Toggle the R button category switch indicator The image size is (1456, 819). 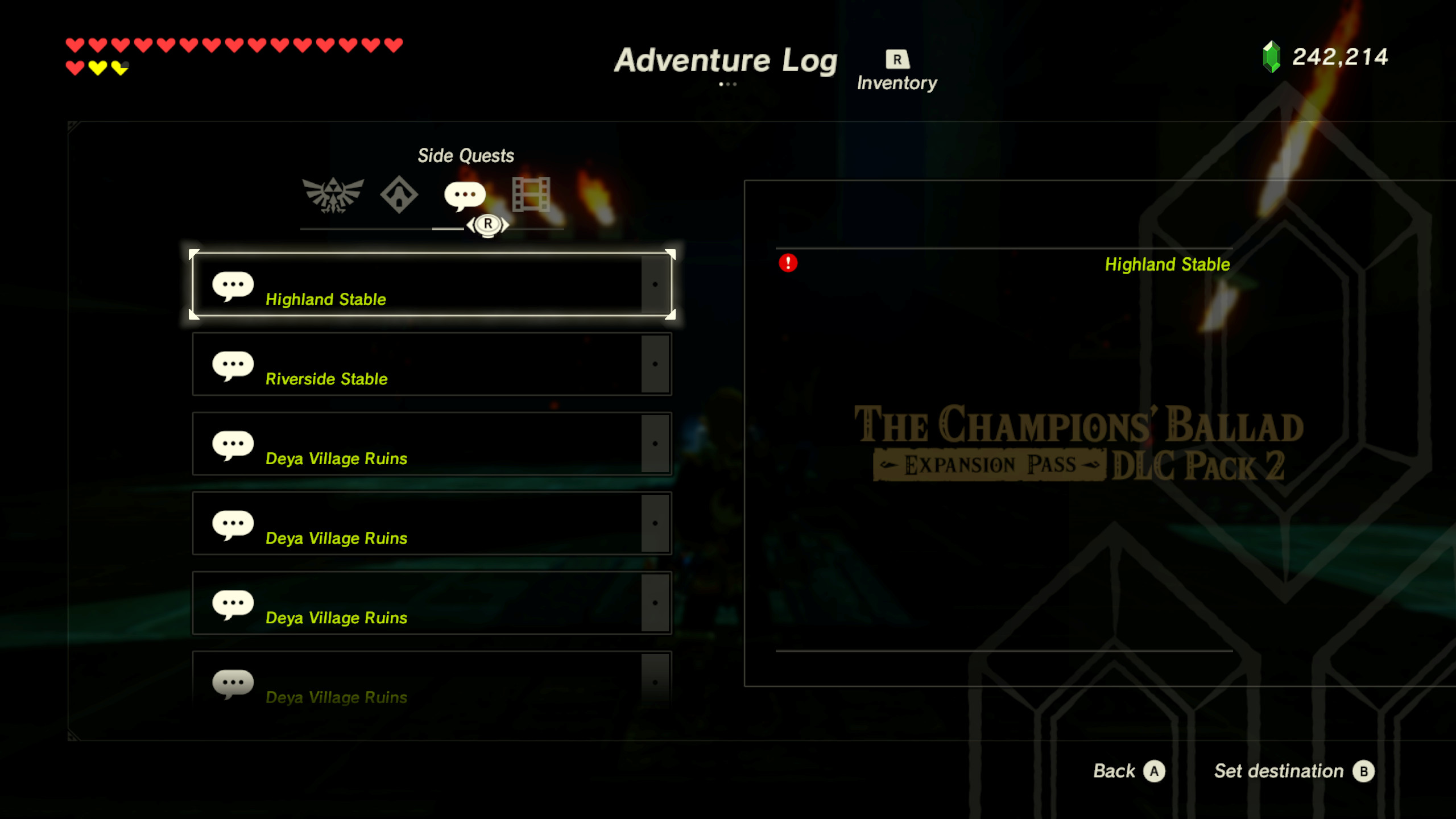[x=487, y=225]
